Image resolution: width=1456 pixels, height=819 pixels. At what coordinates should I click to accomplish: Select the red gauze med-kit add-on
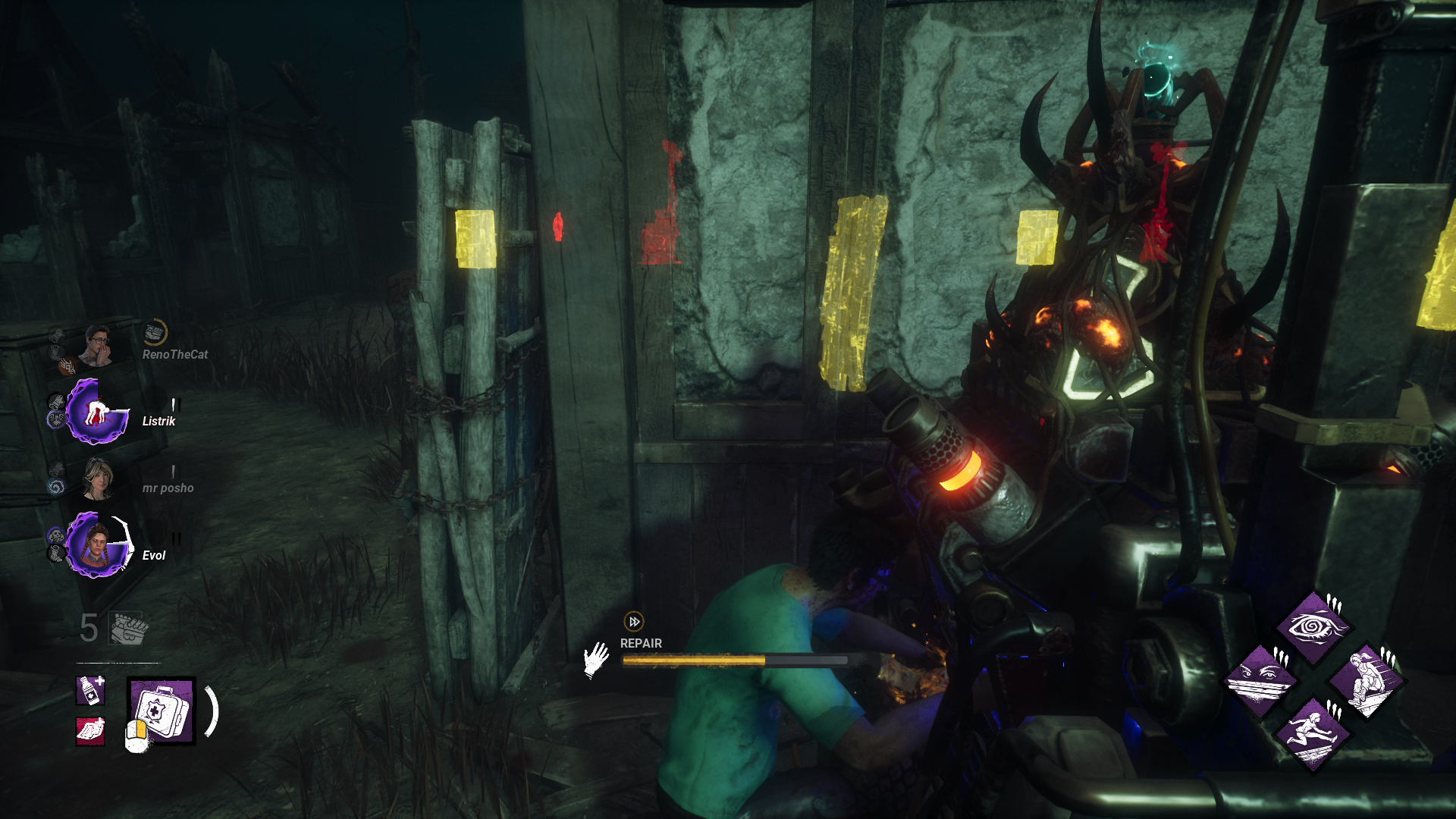pos(90,731)
